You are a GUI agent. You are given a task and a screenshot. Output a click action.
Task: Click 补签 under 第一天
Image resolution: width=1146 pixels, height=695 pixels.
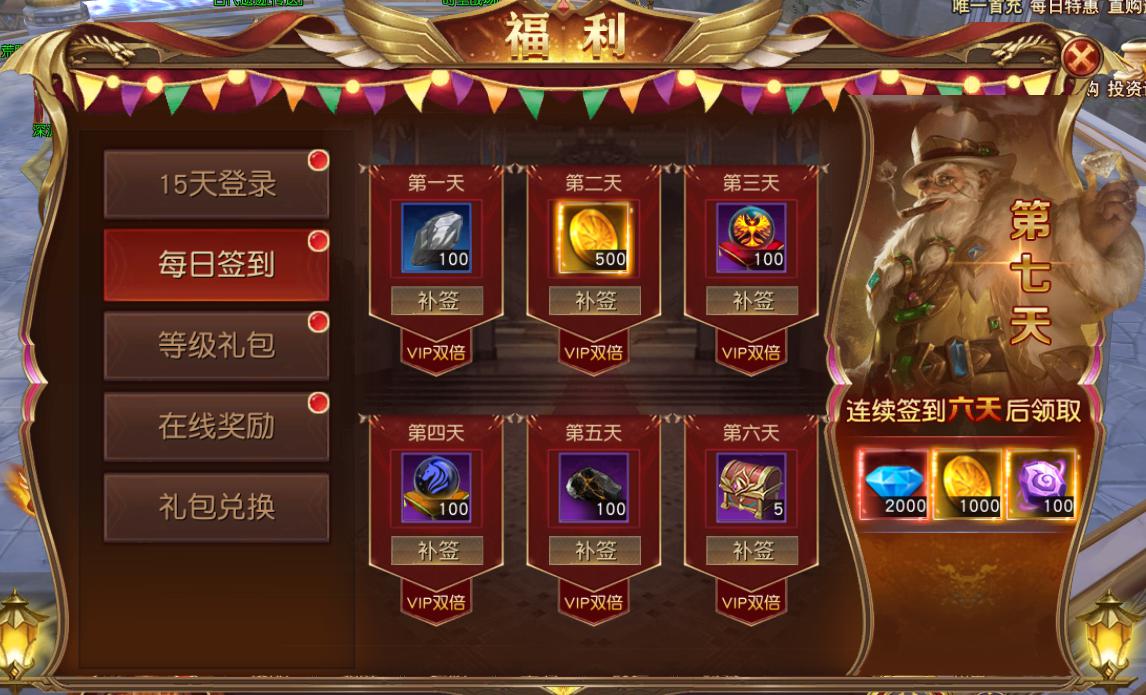[x=437, y=301]
